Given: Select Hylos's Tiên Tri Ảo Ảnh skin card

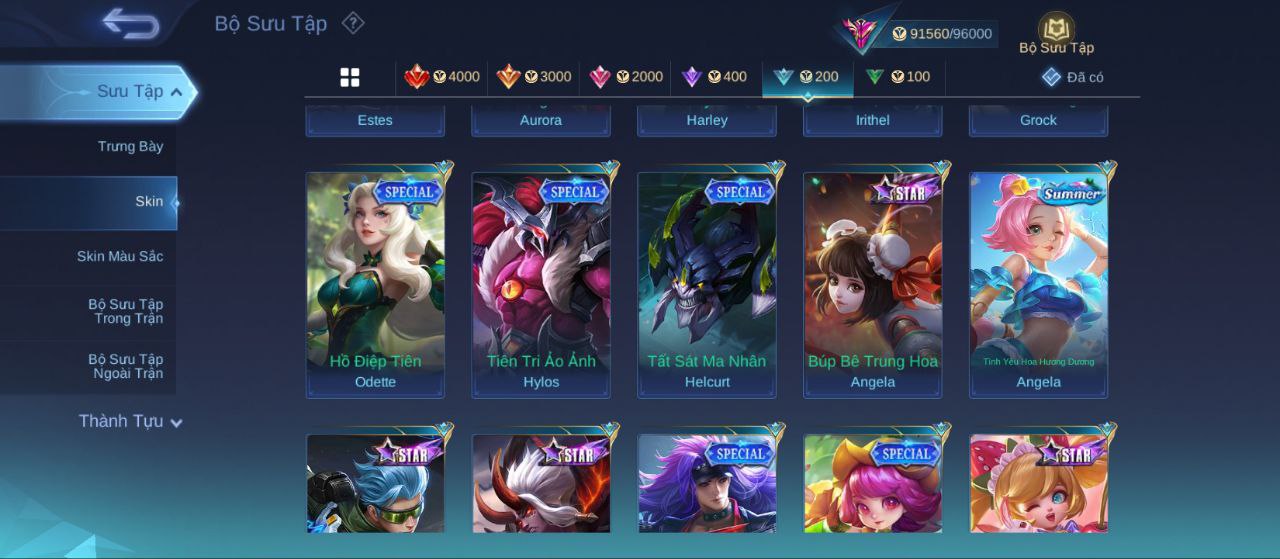Looking at the screenshot, I should click(x=541, y=284).
